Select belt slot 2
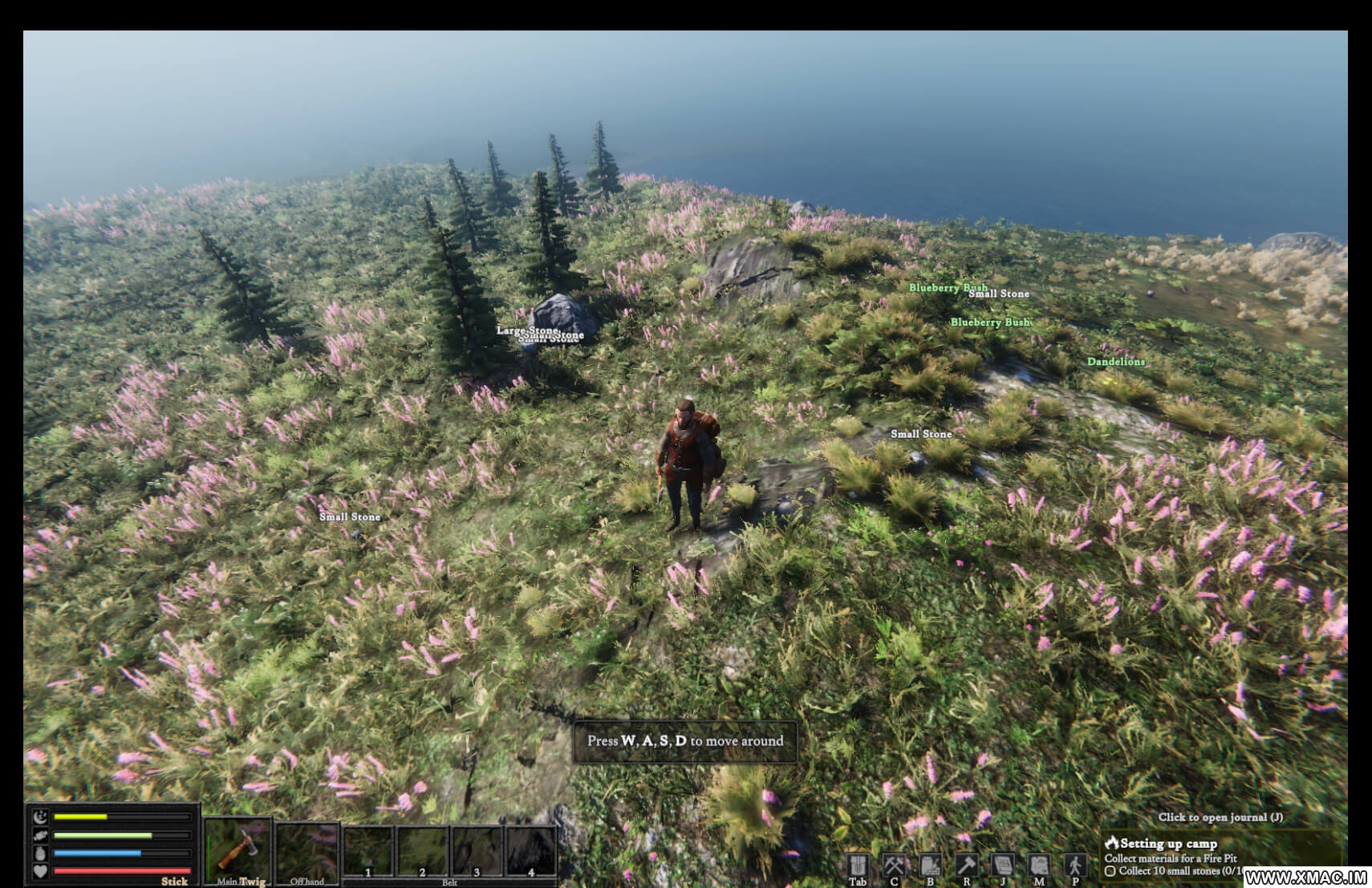This screenshot has height=888, width=1372. 423,852
